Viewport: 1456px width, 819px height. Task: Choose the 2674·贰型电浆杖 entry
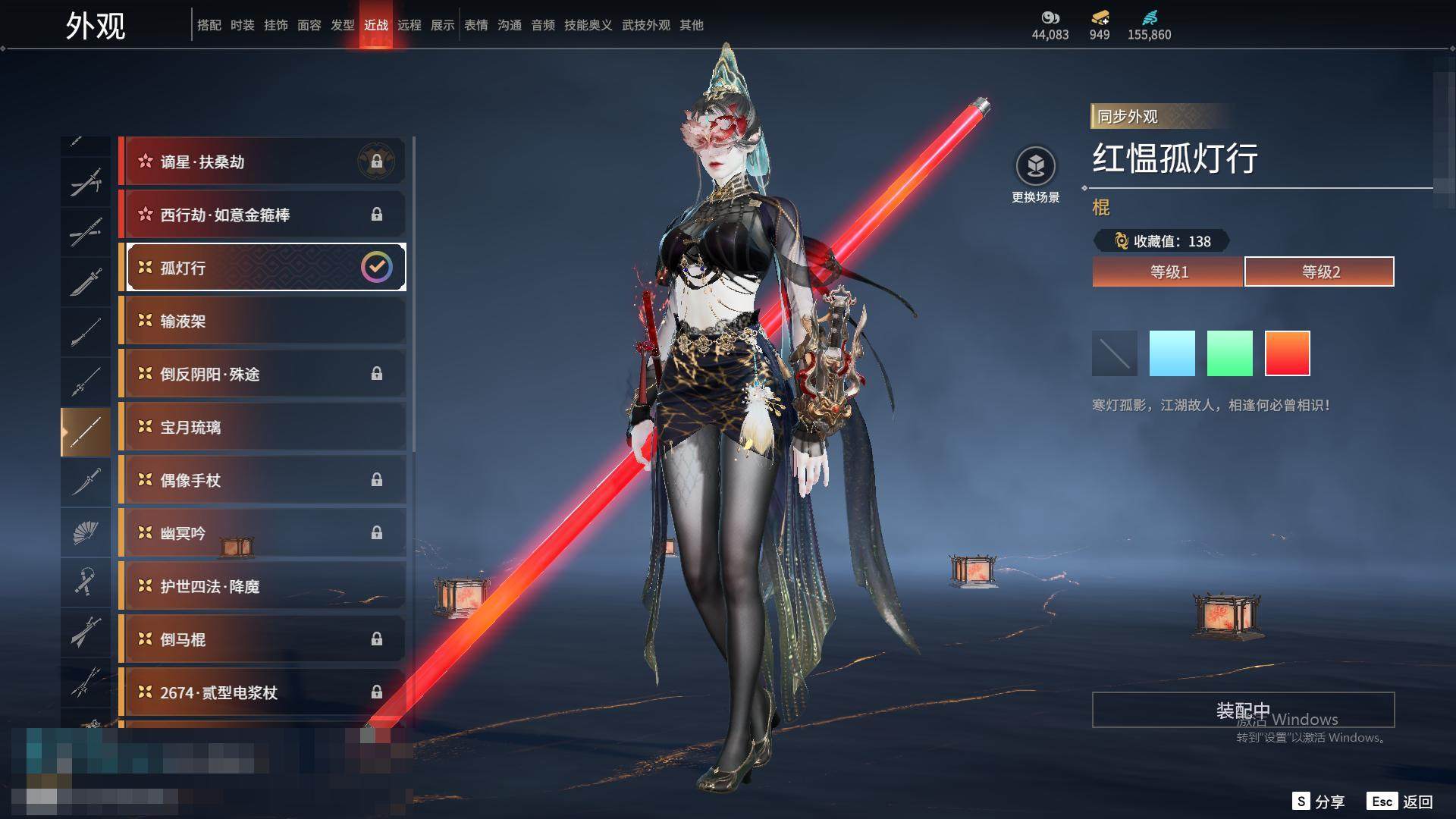pos(262,692)
